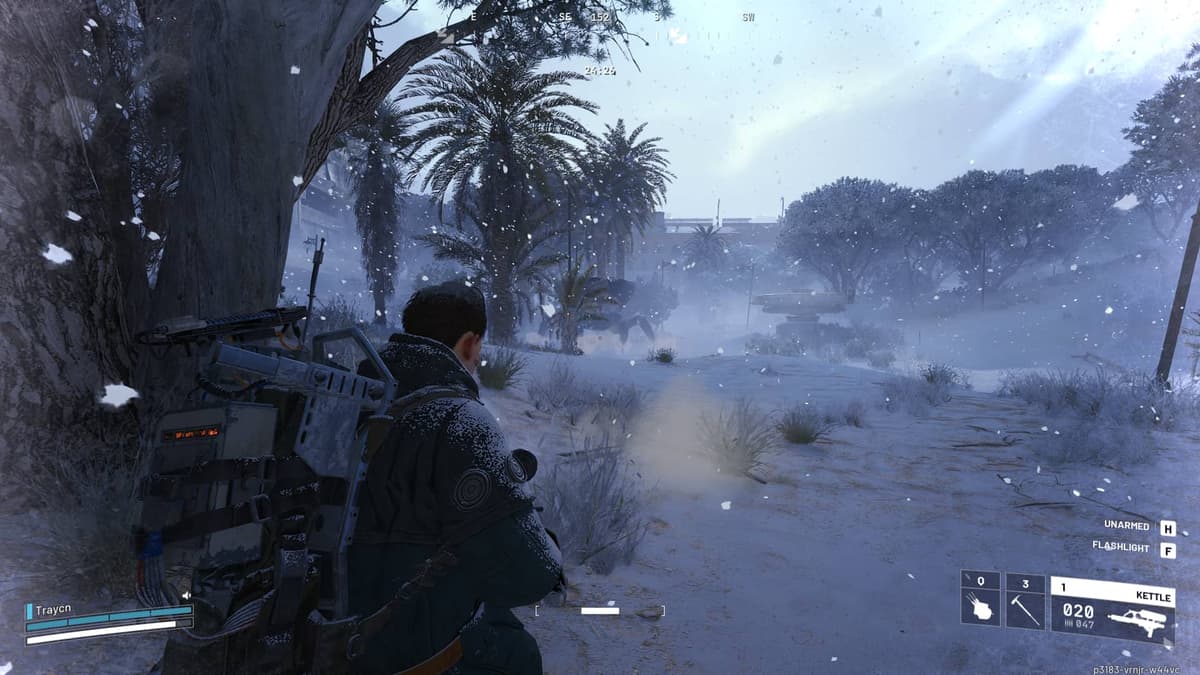Click the compass strip at top
Viewport: 1200px width, 675px height.
(x=600, y=17)
